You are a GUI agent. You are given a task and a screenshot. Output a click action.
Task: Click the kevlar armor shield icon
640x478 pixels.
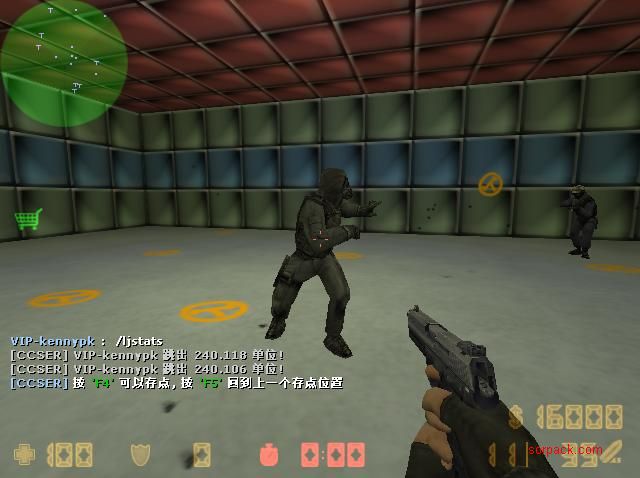click(x=141, y=455)
